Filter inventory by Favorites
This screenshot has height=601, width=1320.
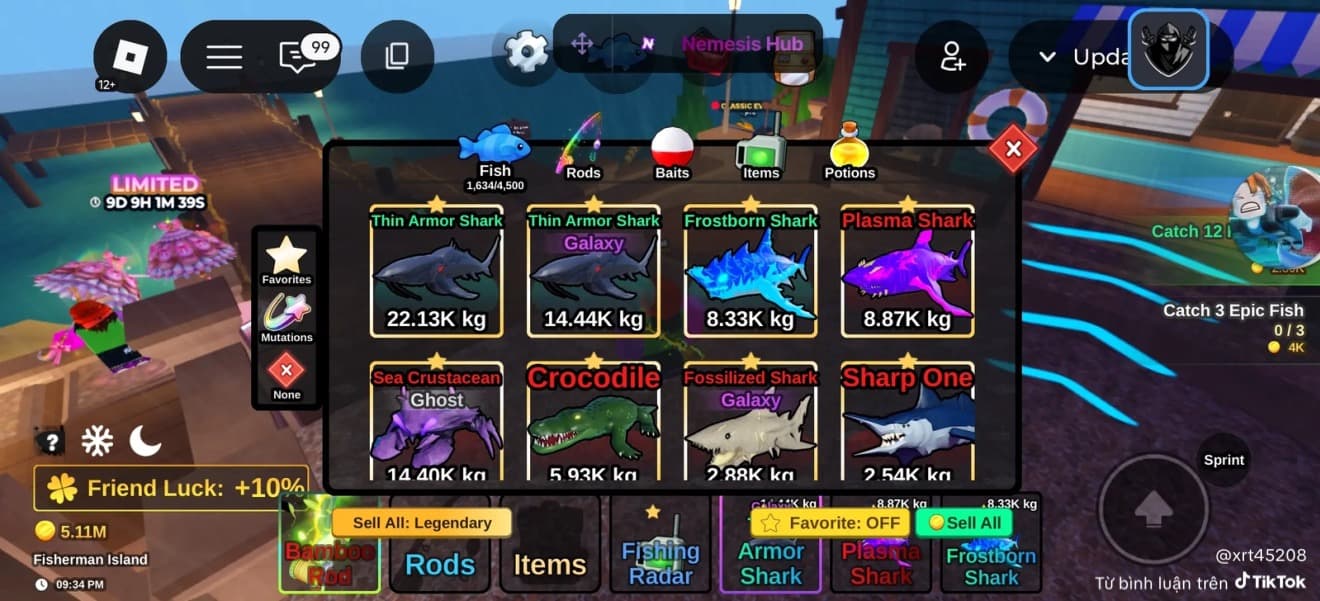(x=286, y=259)
